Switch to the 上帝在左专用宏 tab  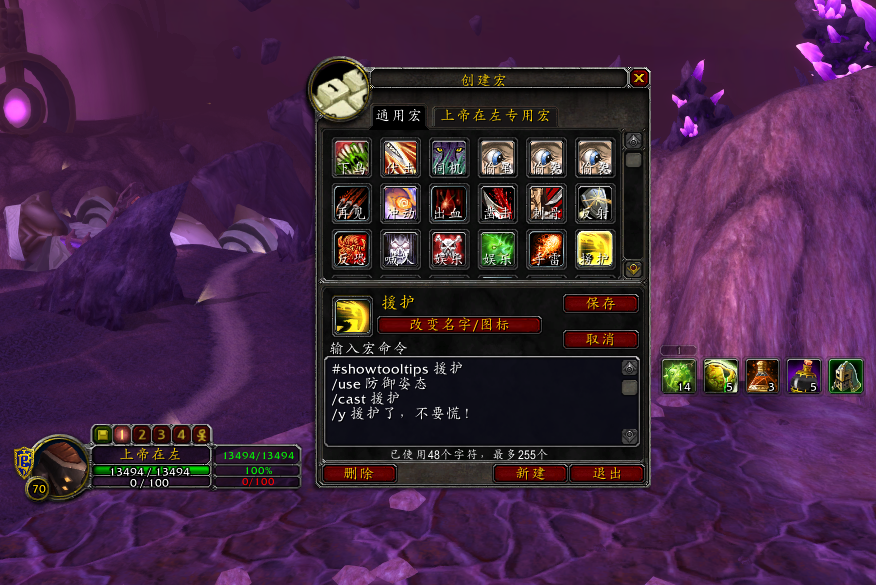click(495, 116)
